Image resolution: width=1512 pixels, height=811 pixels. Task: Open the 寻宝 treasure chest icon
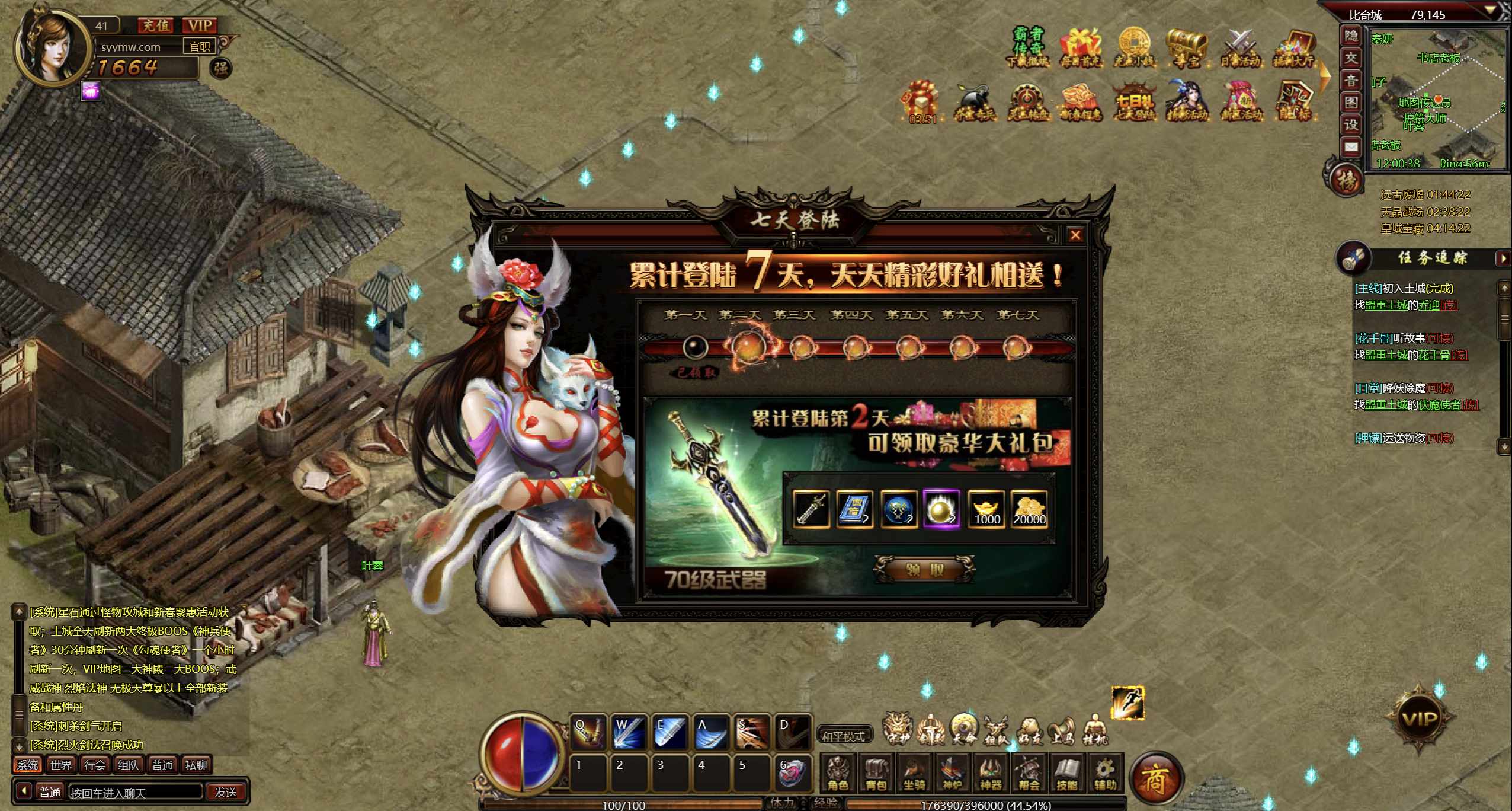[1187, 47]
